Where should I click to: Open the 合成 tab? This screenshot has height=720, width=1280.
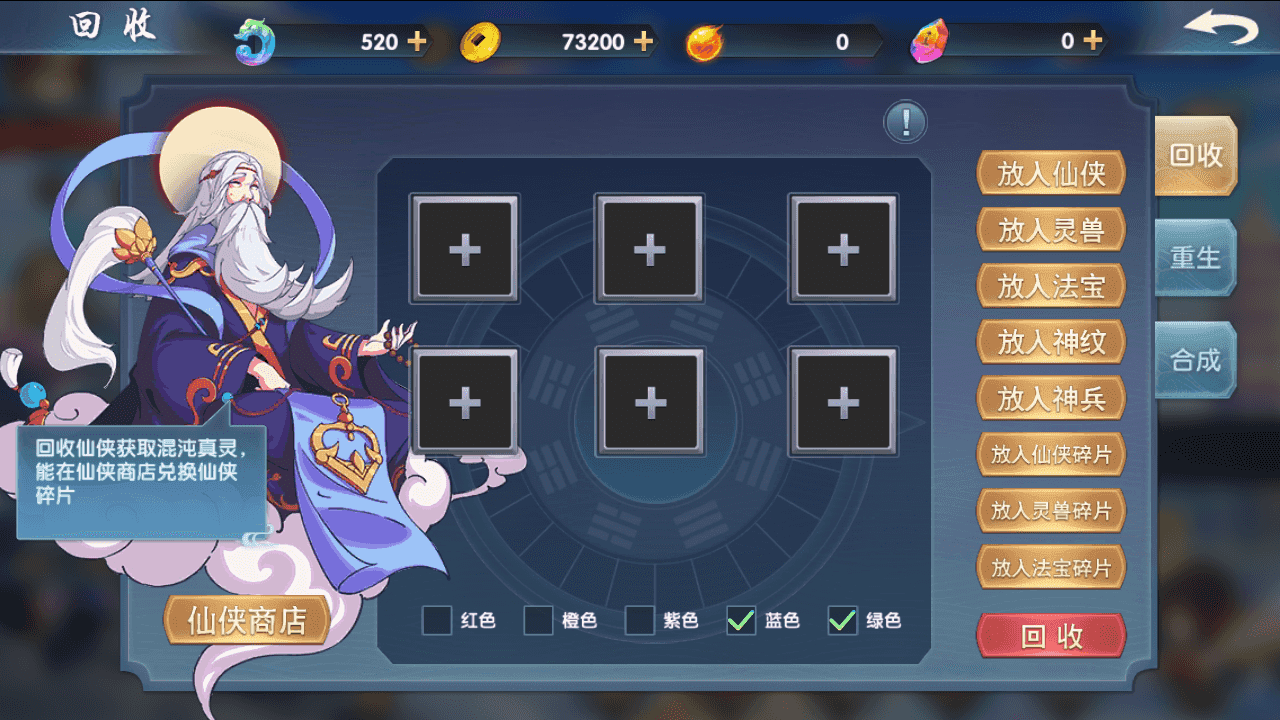[1195, 360]
